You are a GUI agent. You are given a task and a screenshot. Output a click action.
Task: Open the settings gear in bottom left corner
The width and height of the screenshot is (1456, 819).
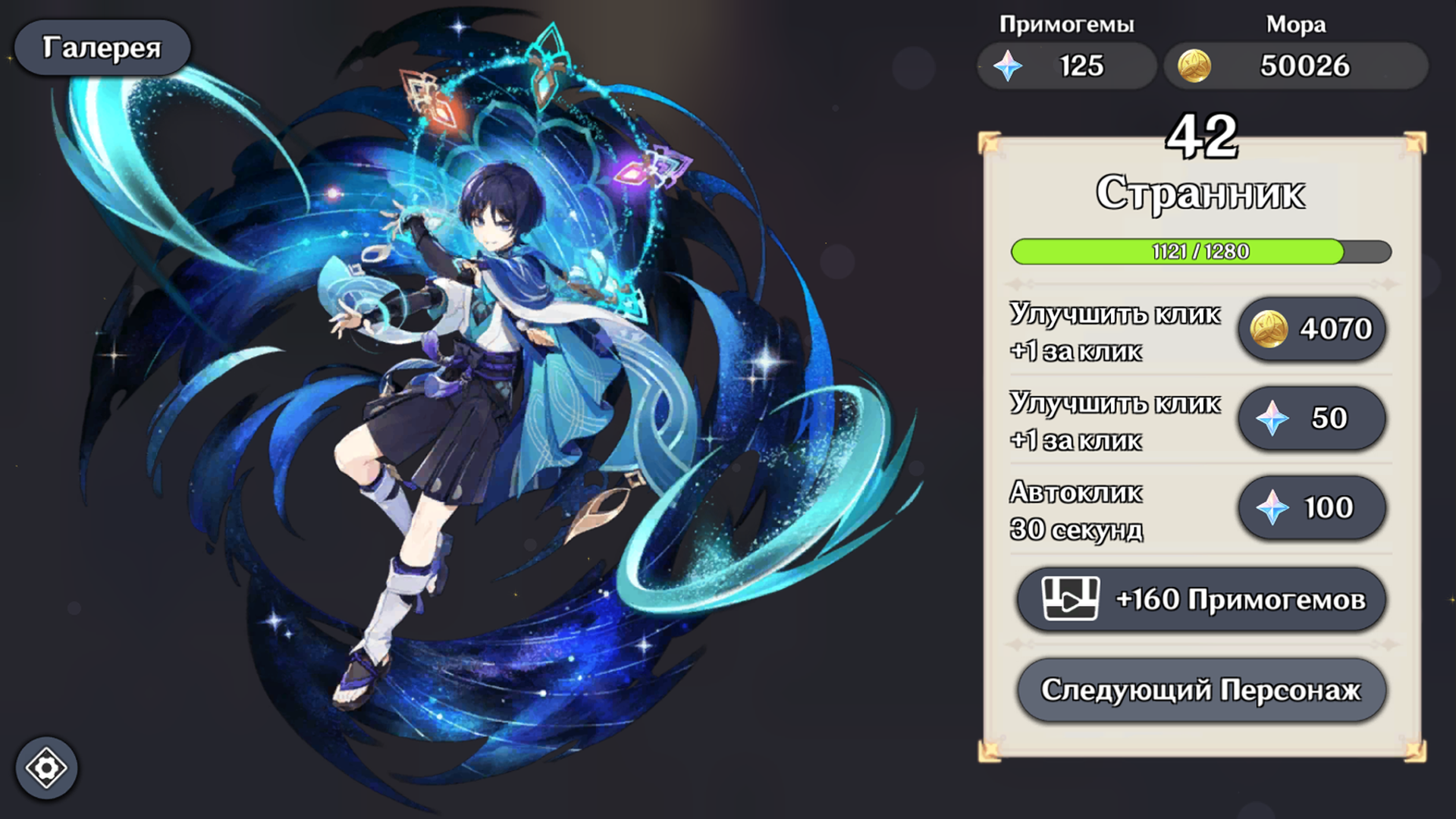click(47, 768)
